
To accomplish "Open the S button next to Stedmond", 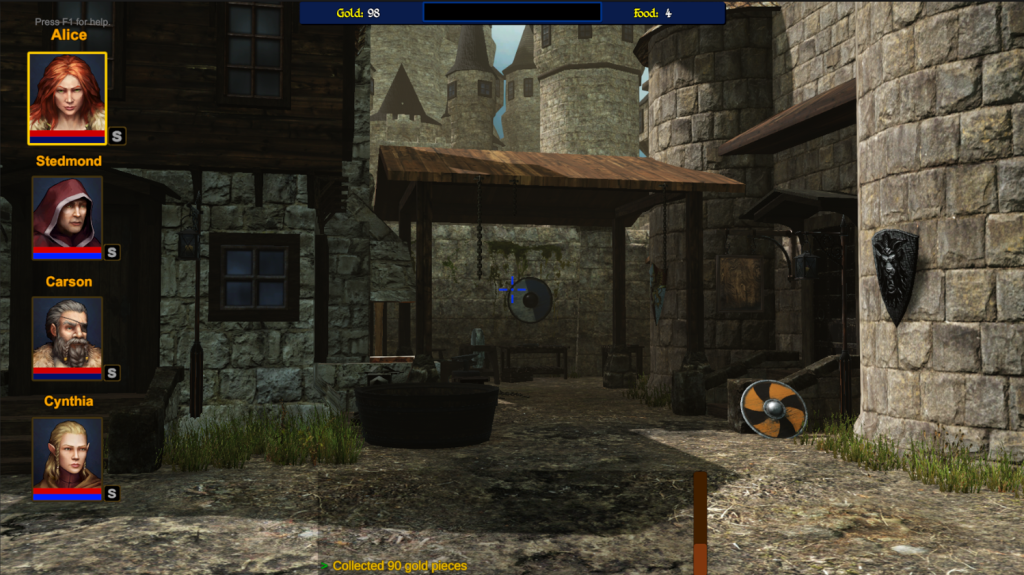I will 112,253.
